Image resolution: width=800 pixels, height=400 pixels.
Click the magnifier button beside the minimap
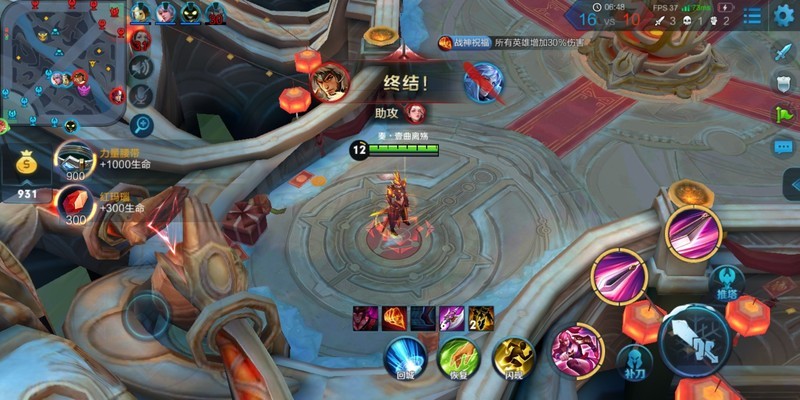(141, 125)
